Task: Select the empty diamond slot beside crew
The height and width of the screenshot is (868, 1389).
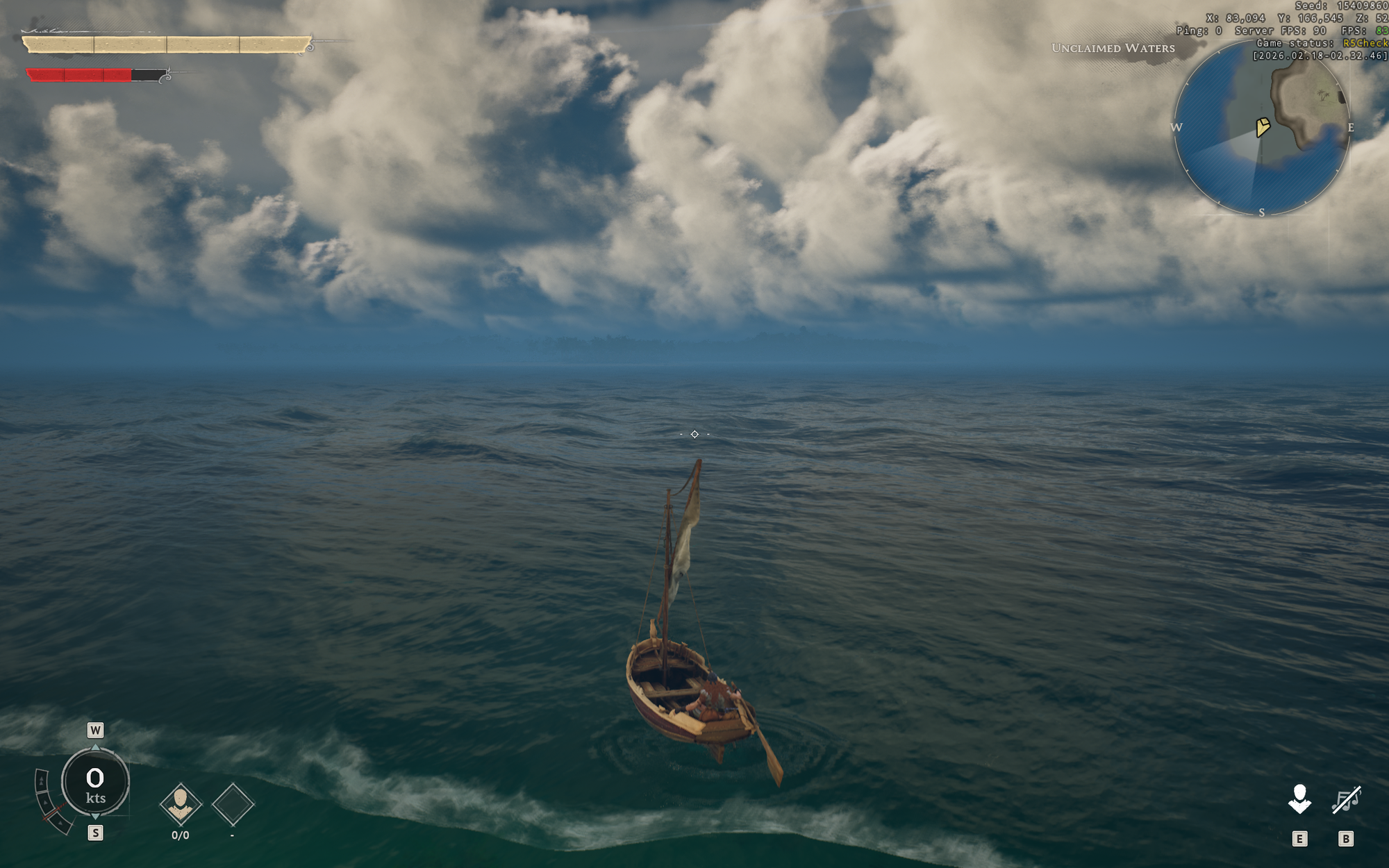Action: (233, 804)
